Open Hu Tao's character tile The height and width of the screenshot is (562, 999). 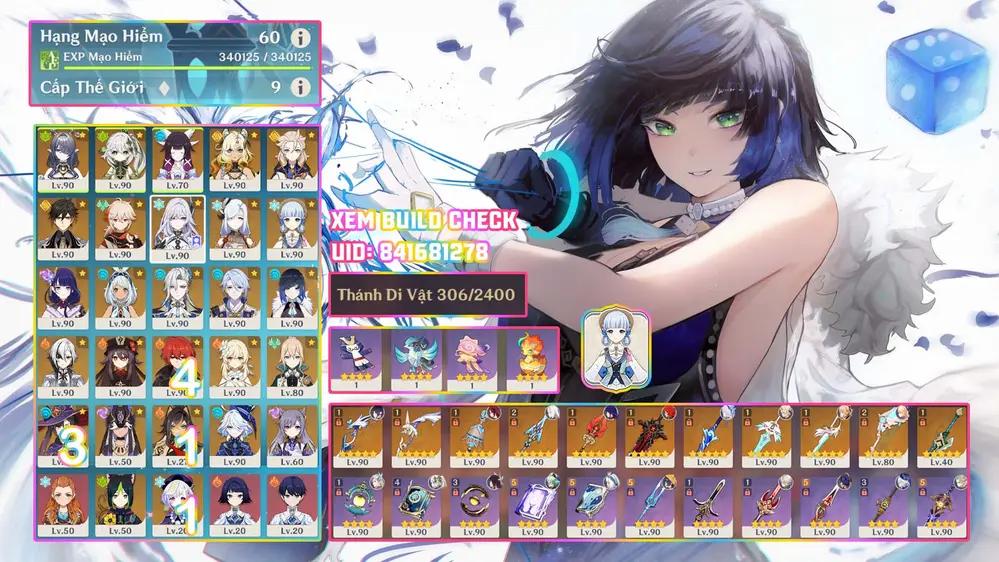[120, 366]
